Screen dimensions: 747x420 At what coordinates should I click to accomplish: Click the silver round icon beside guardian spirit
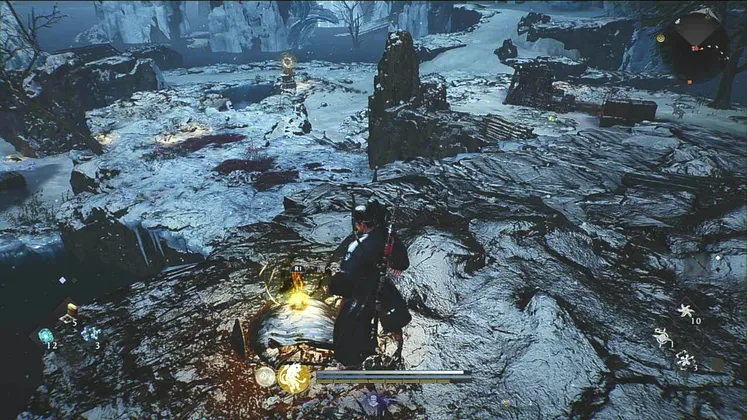point(265,376)
